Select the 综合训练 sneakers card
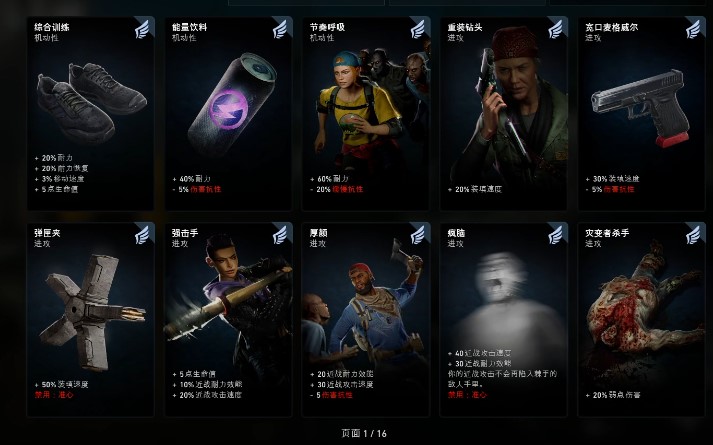This screenshot has height=445, width=713. (x=91, y=112)
